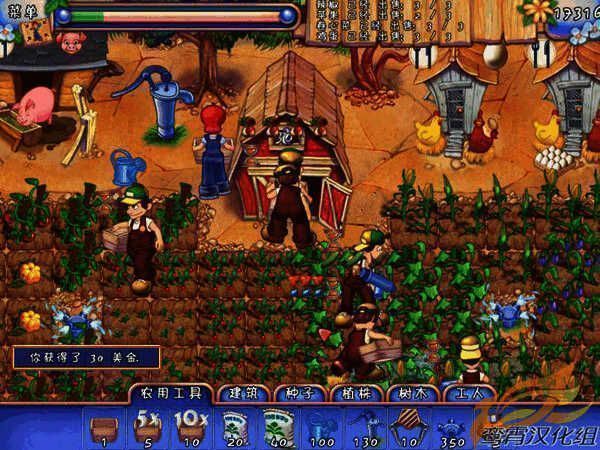The image size is (600, 450).
Task: Open the 工人 workers tab
Action: point(465,394)
